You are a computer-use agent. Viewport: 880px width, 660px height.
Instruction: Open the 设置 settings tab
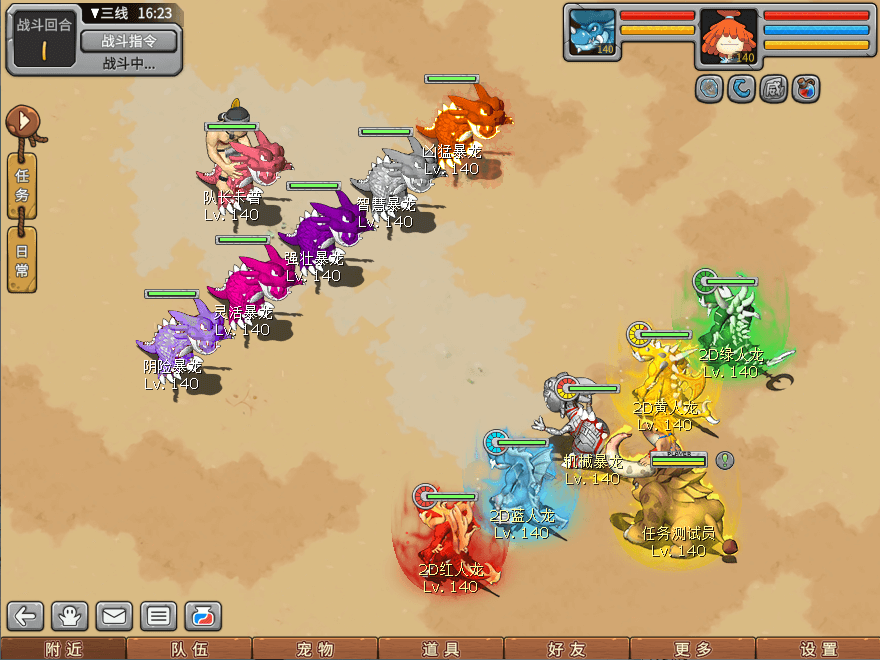pos(819,649)
